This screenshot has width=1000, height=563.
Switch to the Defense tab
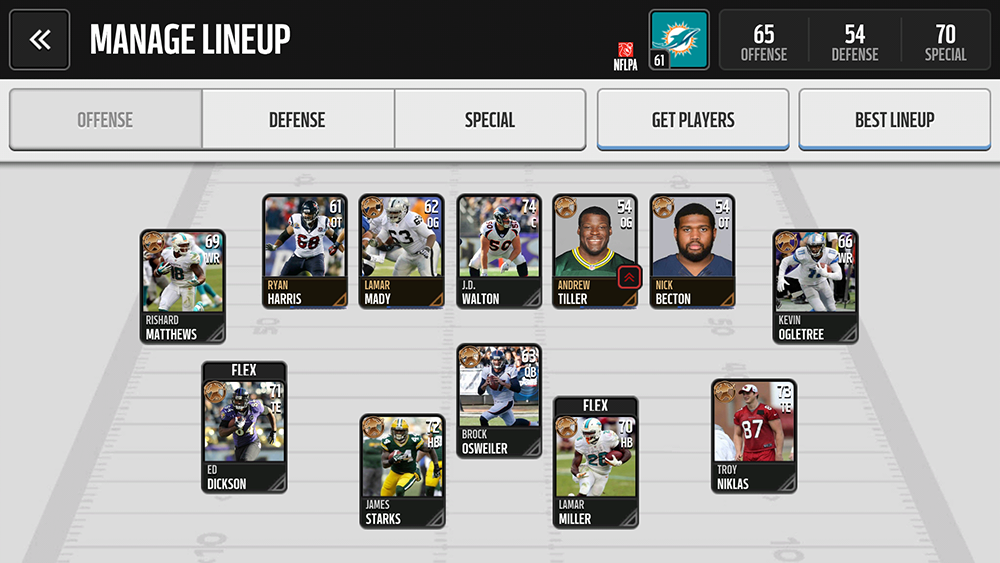coord(297,120)
